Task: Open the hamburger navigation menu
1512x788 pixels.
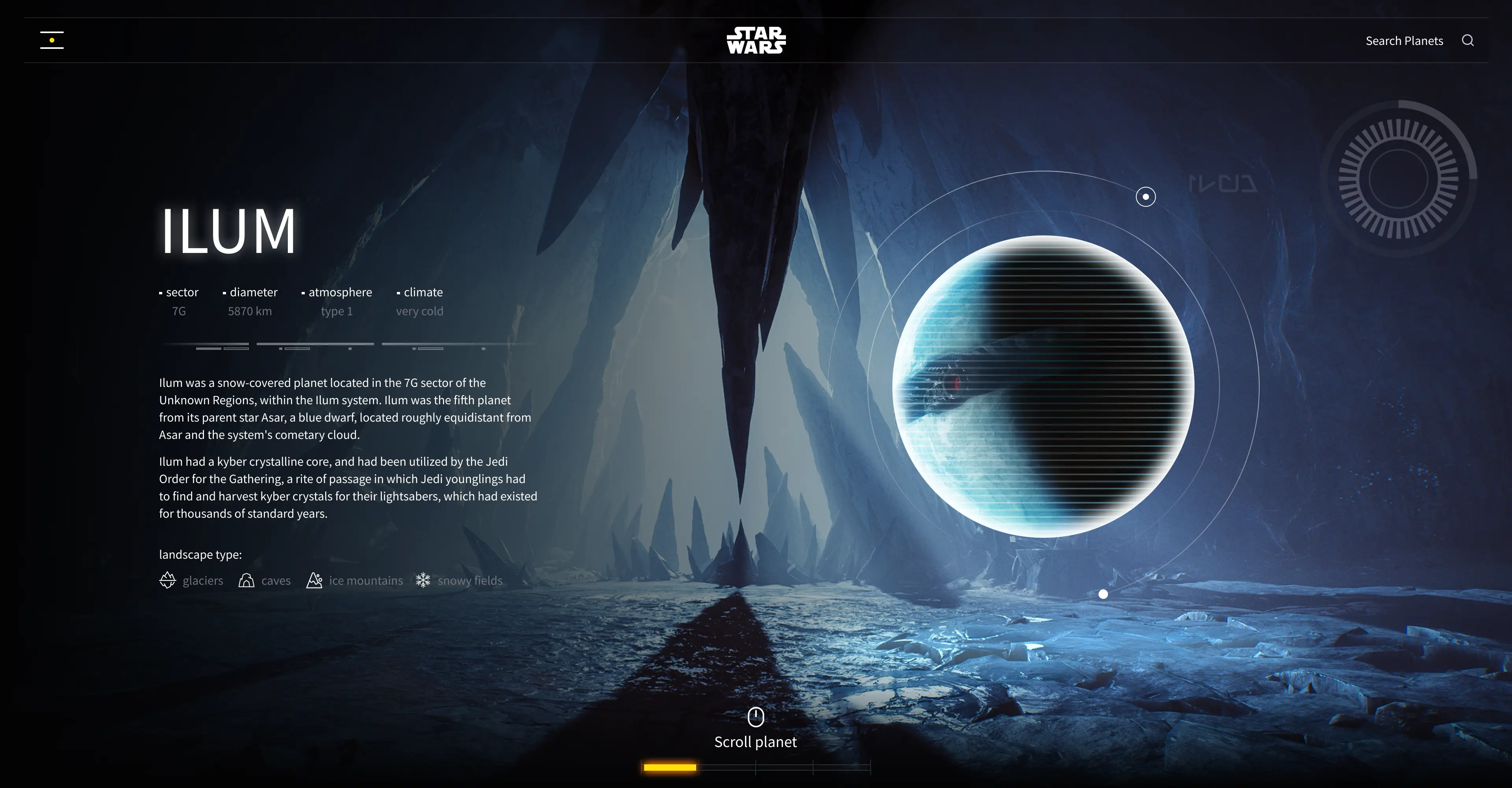Action: 52,39
